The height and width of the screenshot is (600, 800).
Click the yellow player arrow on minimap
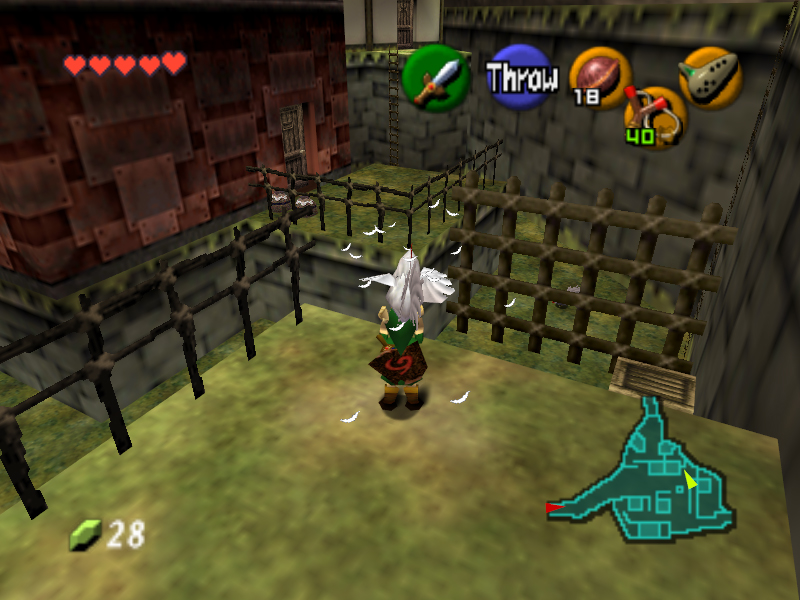click(690, 480)
